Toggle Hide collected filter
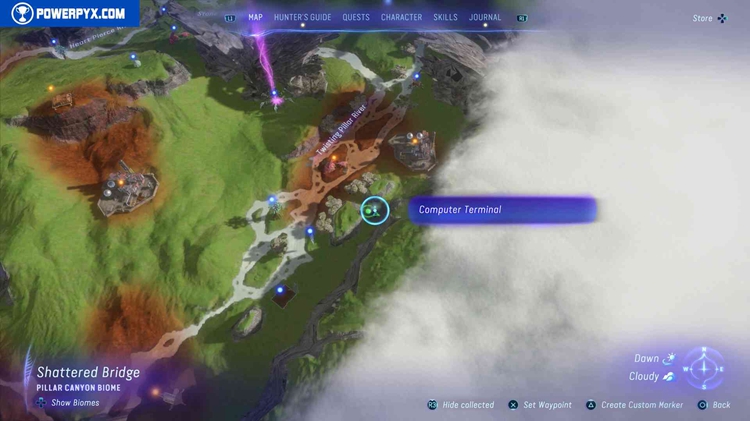The image size is (750, 421). pyautogui.click(x=461, y=405)
